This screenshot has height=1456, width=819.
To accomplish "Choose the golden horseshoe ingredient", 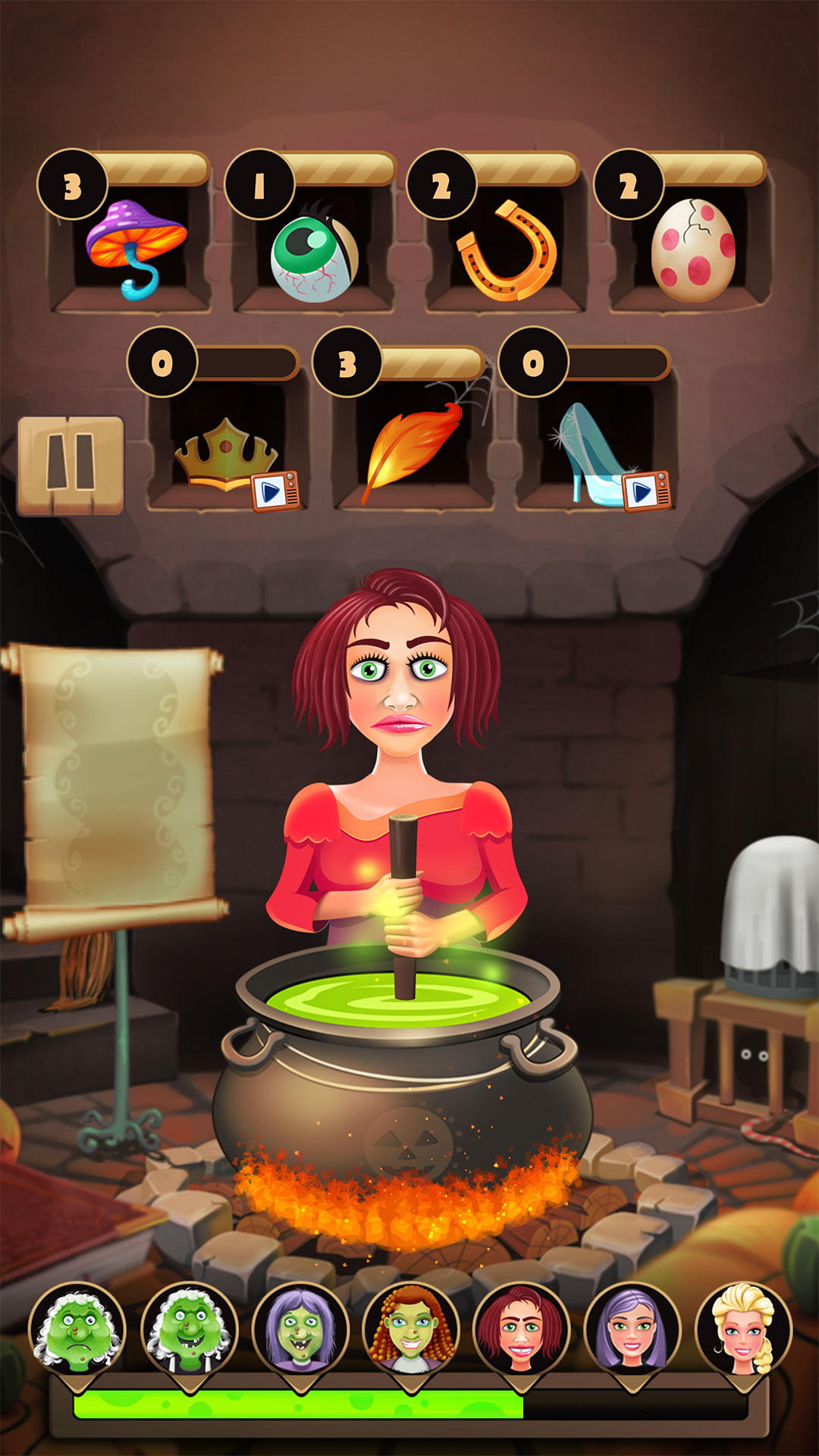I will point(507,251).
